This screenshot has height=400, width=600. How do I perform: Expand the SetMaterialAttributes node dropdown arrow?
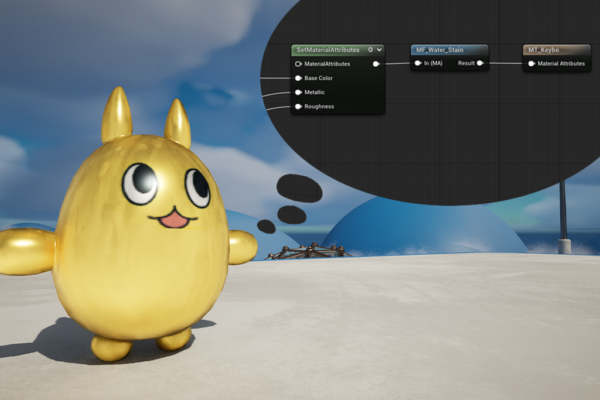point(380,49)
